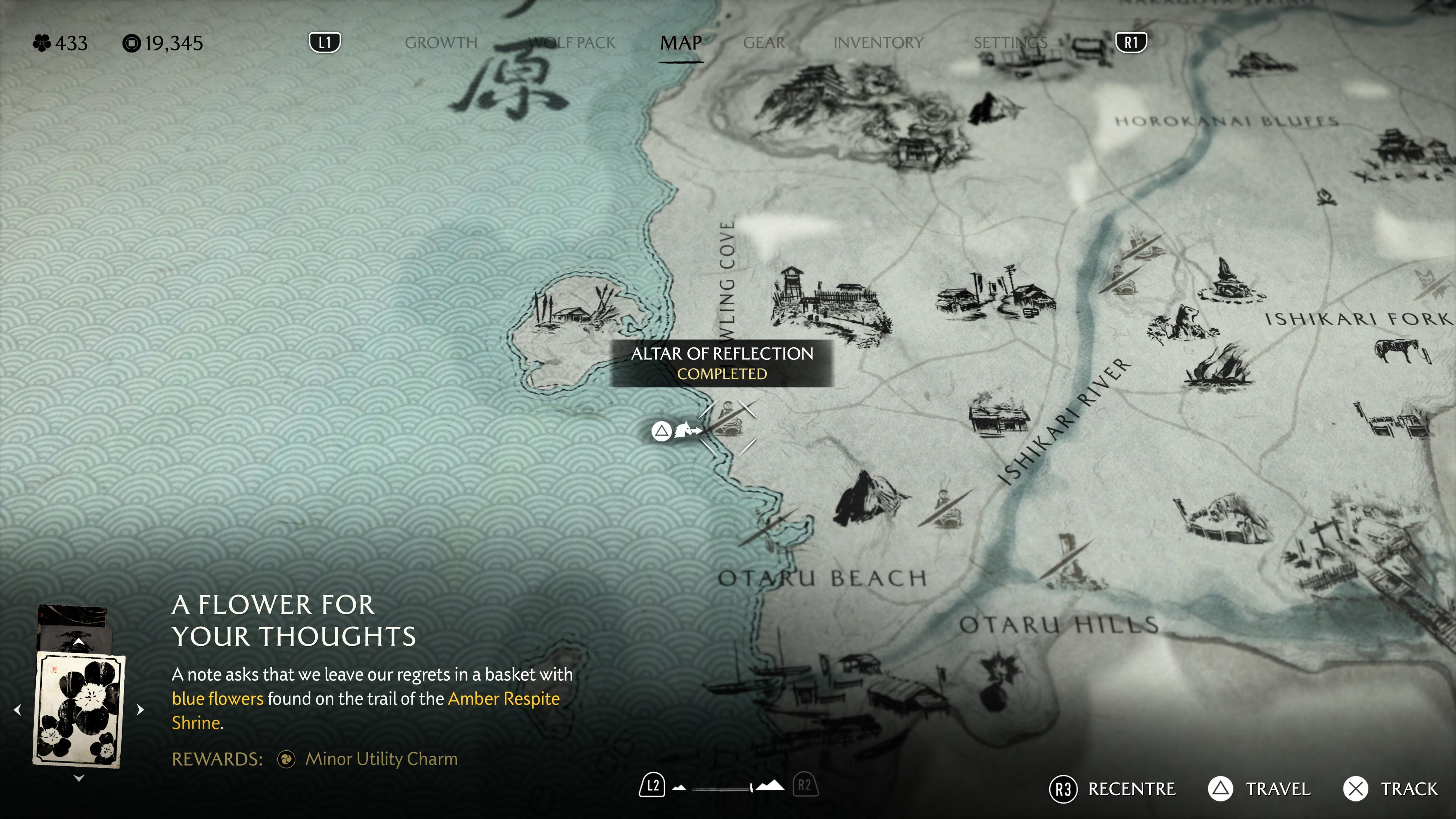Viewport: 1456px width, 819px height.
Task: Choose Travel to fast travel
Action: click(1259, 789)
